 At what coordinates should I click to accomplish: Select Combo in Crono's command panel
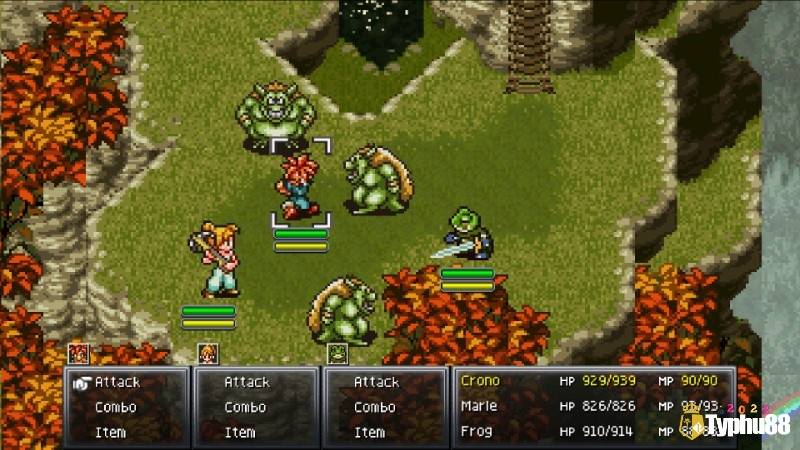[x=115, y=407]
